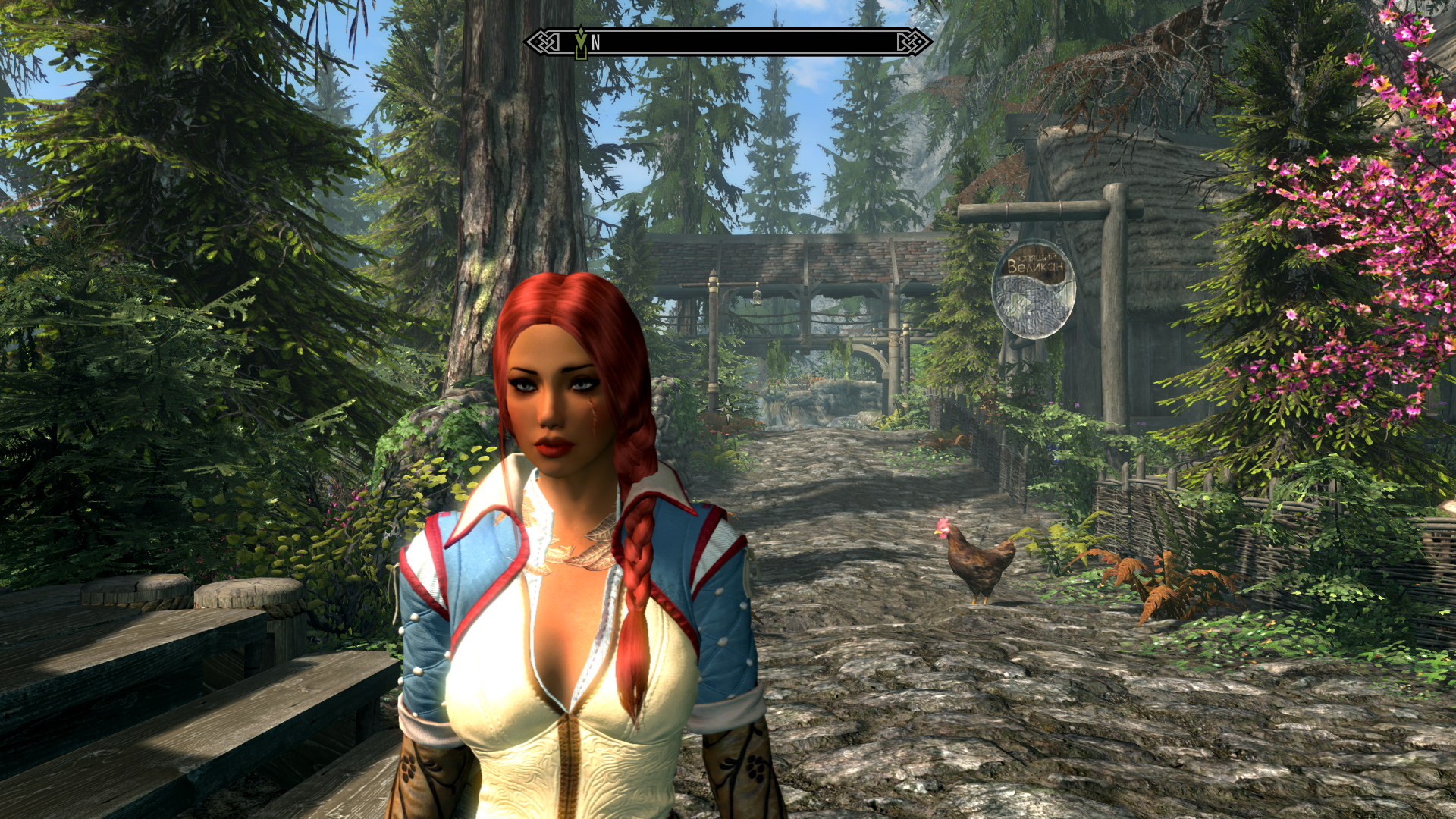Click the green quest marker on the compass
Screen dimensions: 1456x819
pyautogui.click(x=581, y=43)
